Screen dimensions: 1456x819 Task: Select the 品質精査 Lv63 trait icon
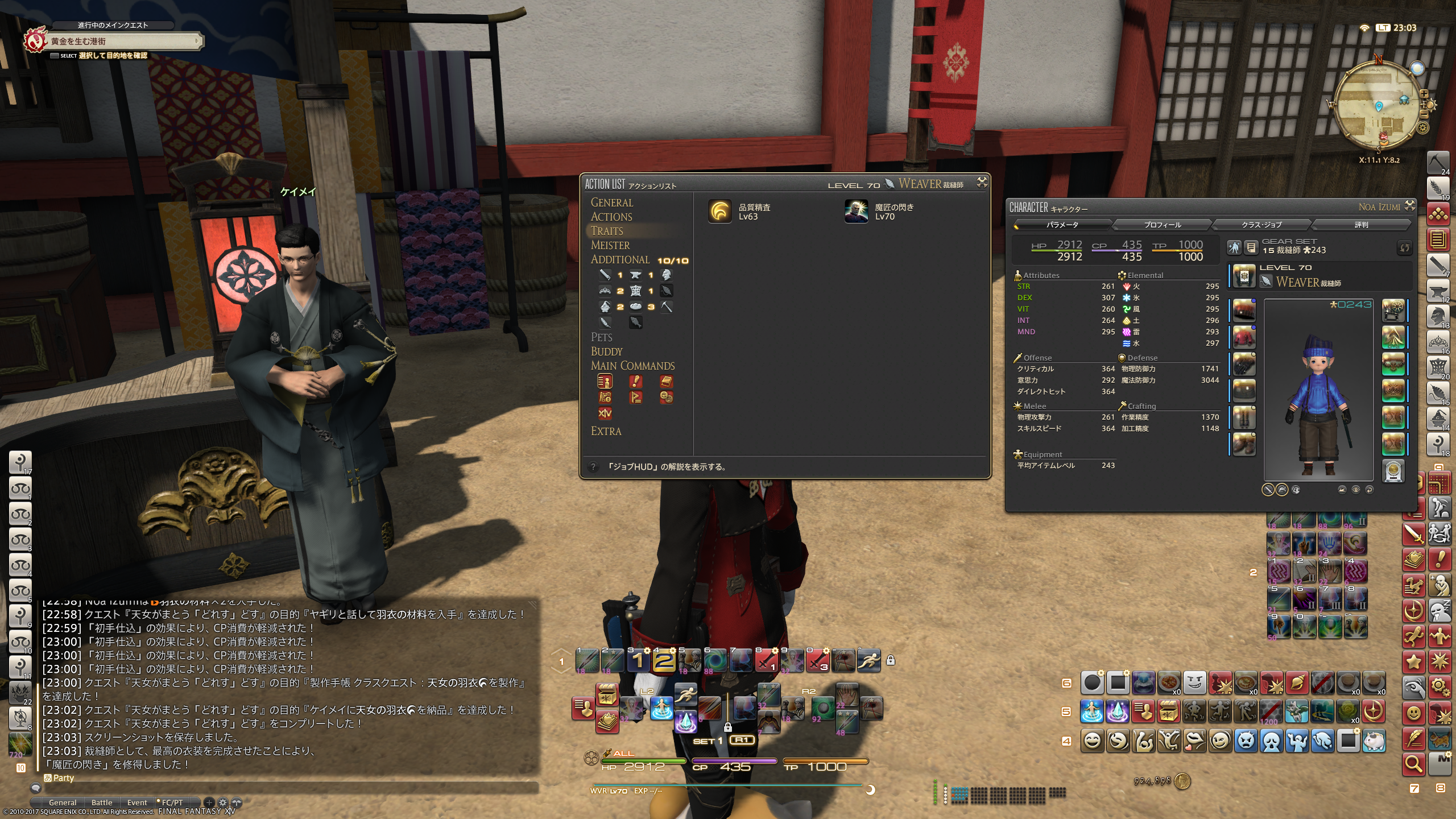(x=719, y=212)
